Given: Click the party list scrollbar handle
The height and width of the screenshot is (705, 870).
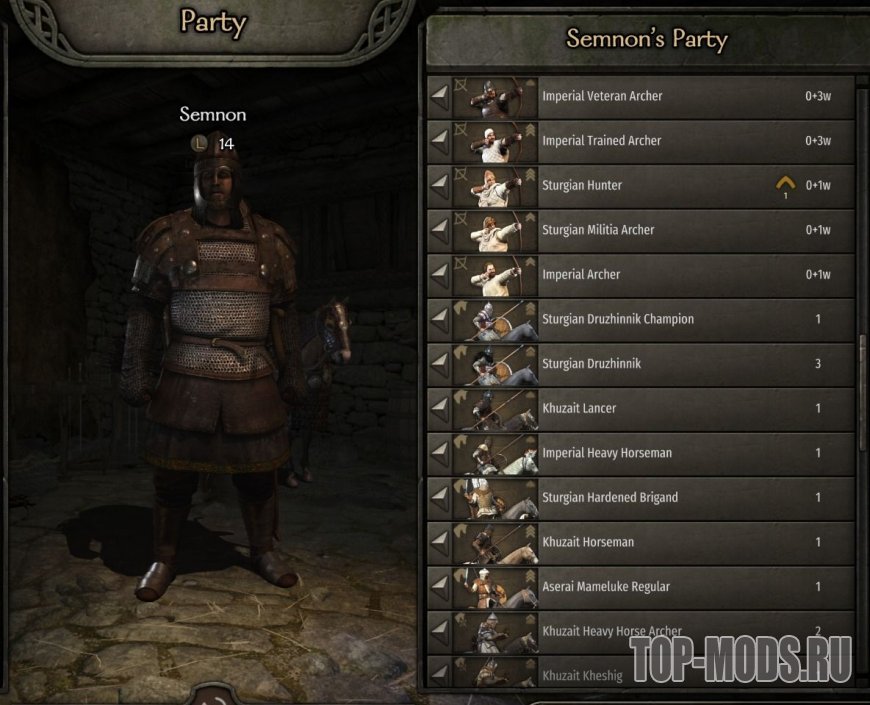Looking at the screenshot, I should (862, 390).
